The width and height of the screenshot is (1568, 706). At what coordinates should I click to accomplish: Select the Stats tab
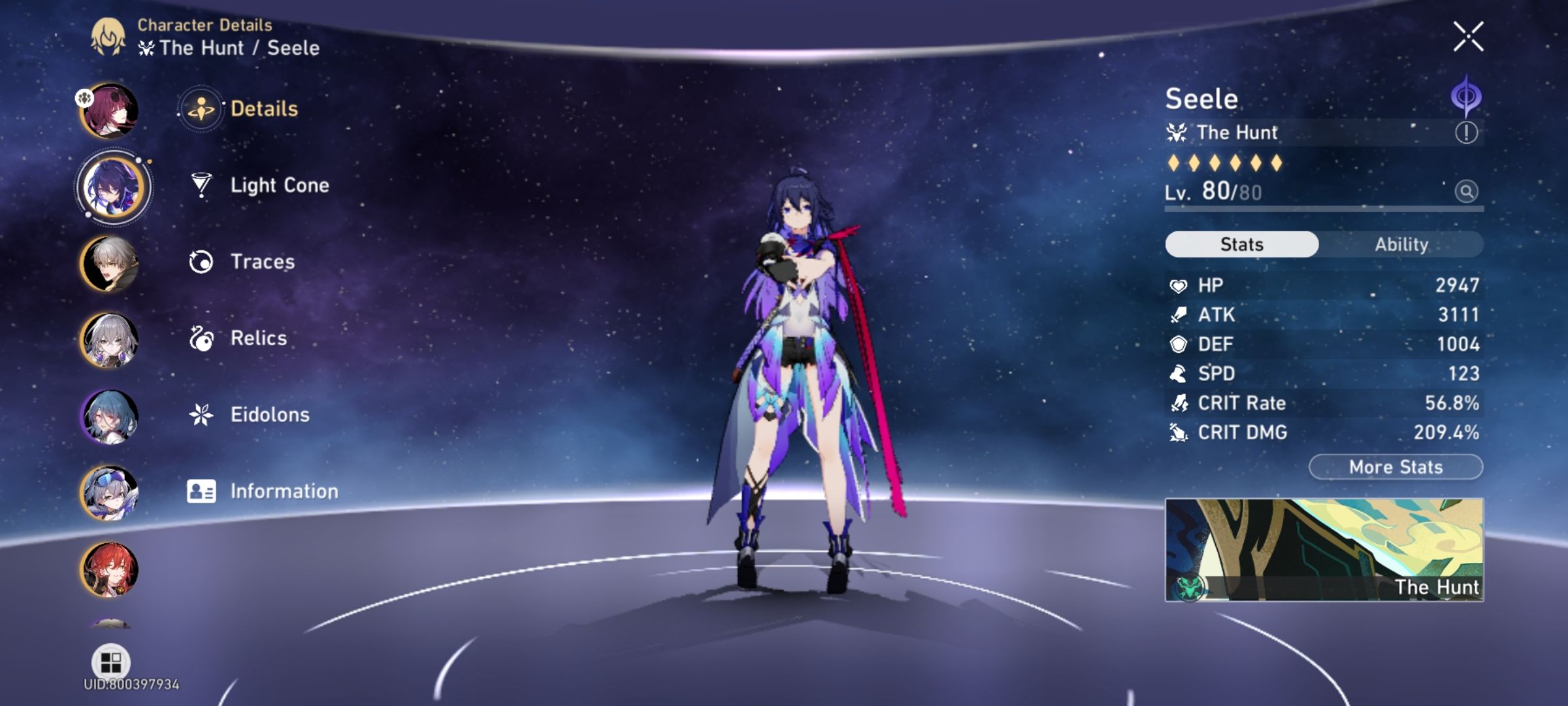1240,244
